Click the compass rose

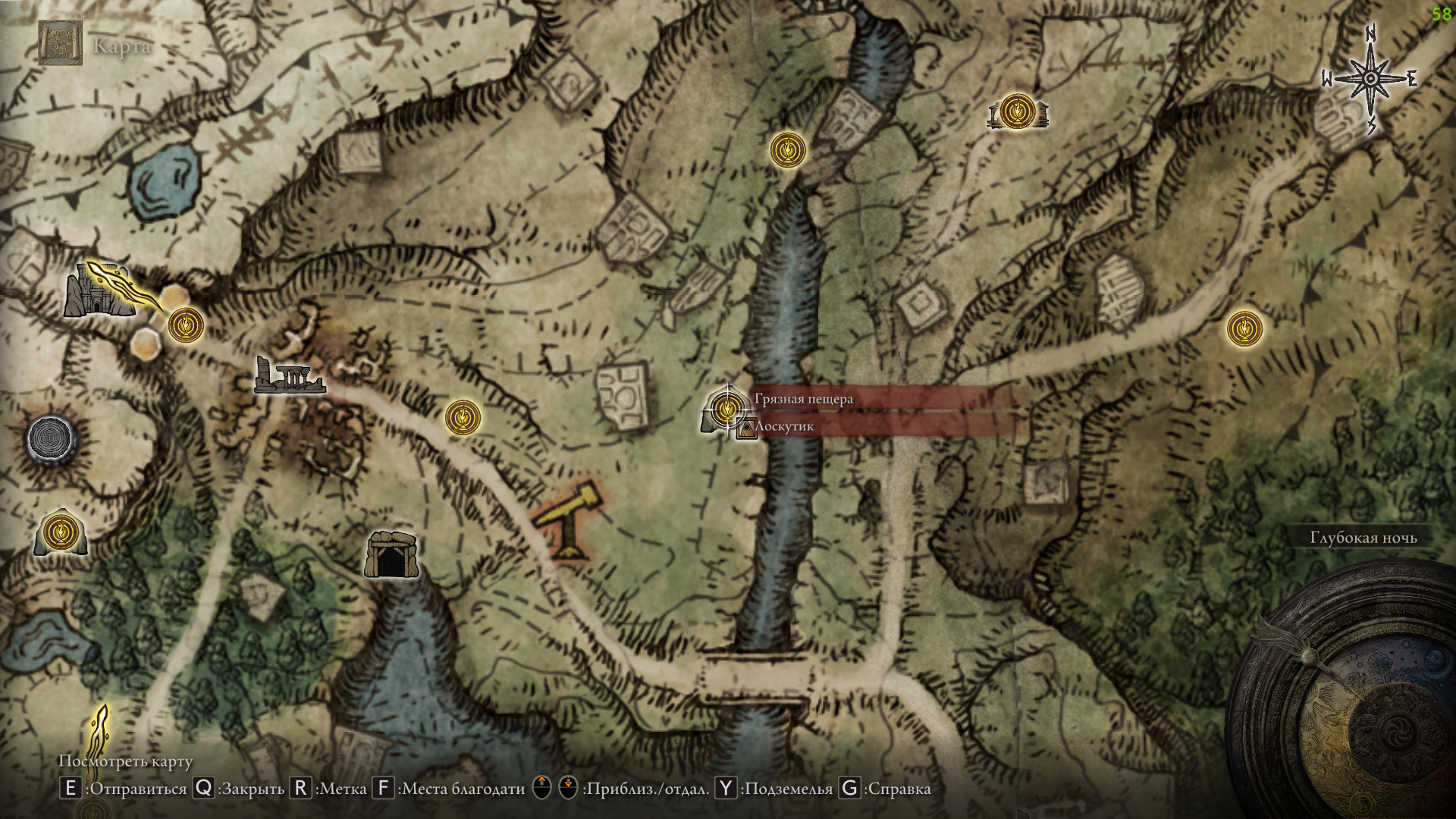click(1370, 79)
